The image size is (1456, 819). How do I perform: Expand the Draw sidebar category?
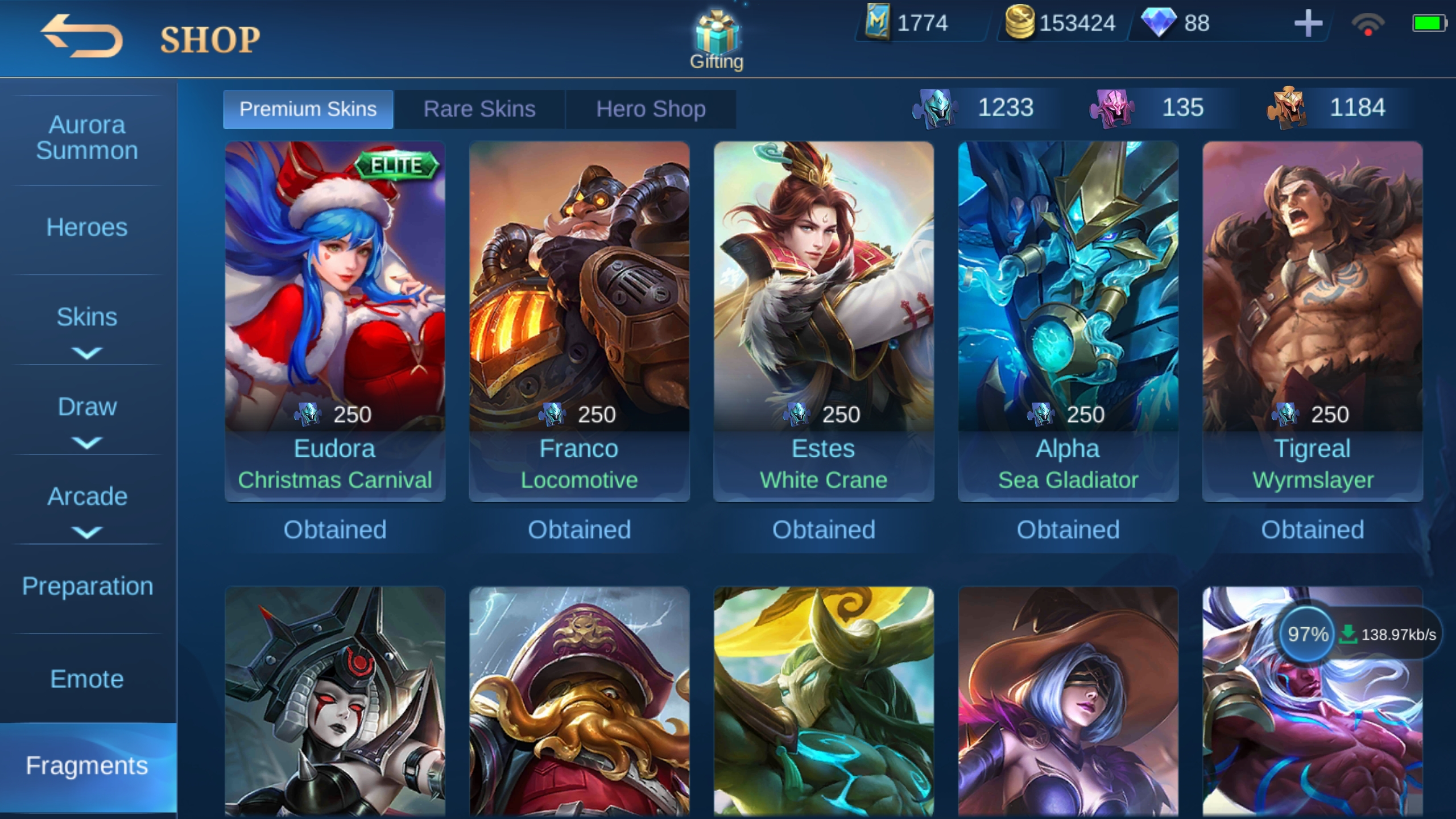(x=87, y=417)
